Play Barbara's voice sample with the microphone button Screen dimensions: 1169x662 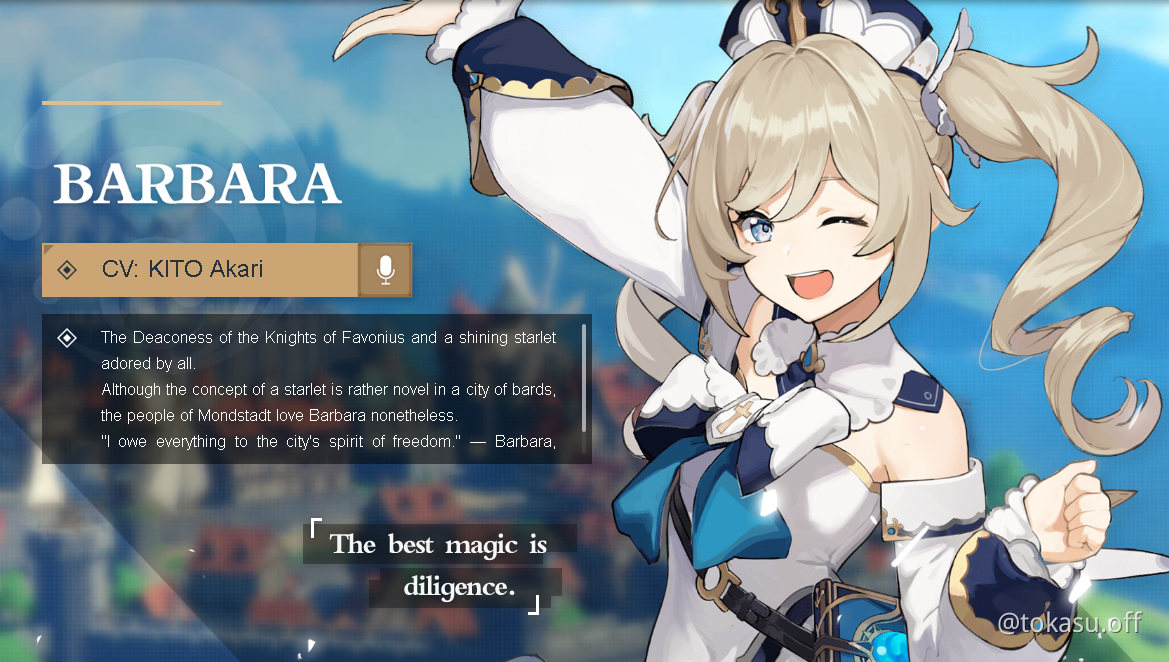coord(385,270)
